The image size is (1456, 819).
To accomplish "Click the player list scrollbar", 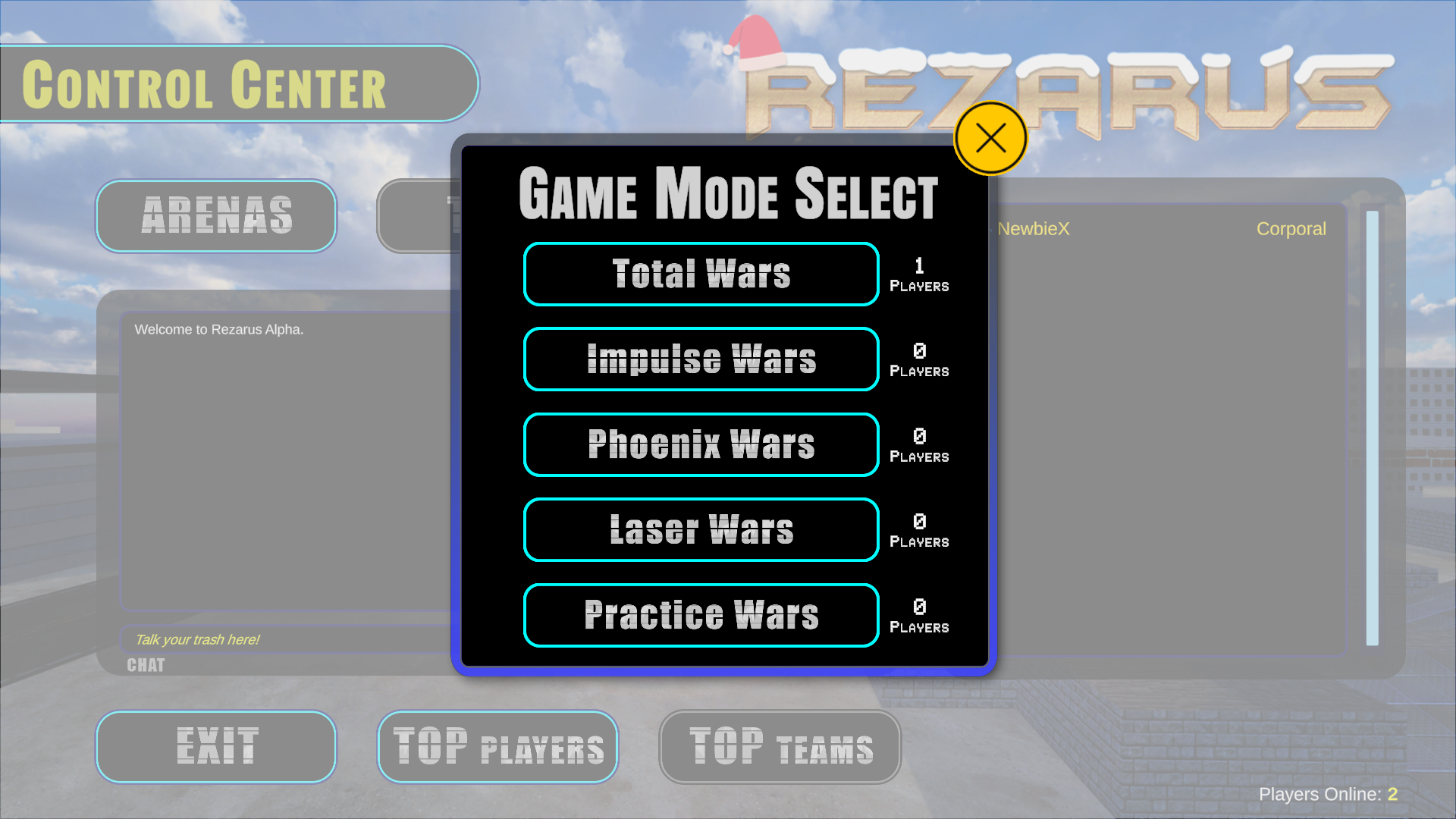I will point(1372,428).
